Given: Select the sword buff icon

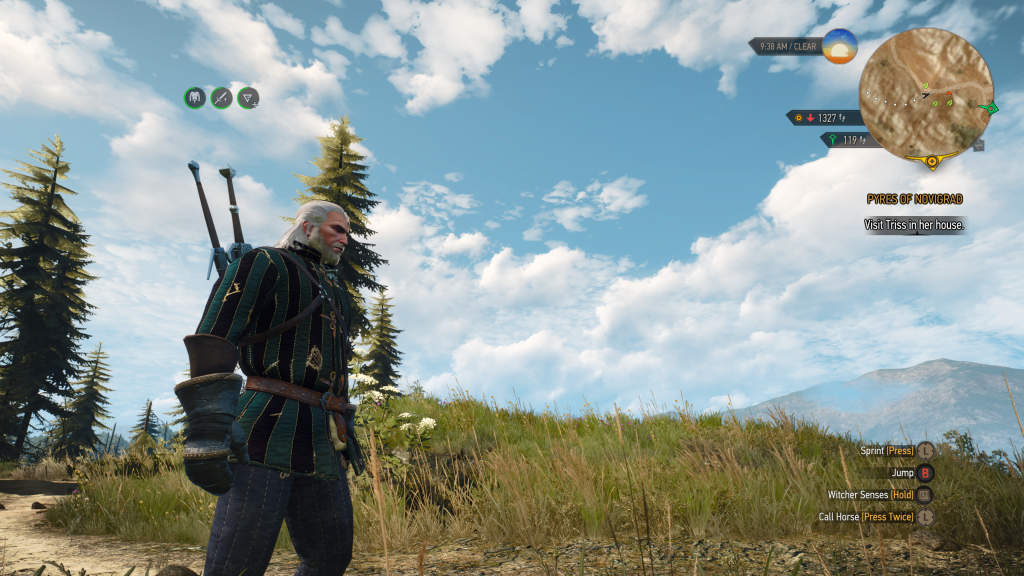Looking at the screenshot, I should coord(221,97).
